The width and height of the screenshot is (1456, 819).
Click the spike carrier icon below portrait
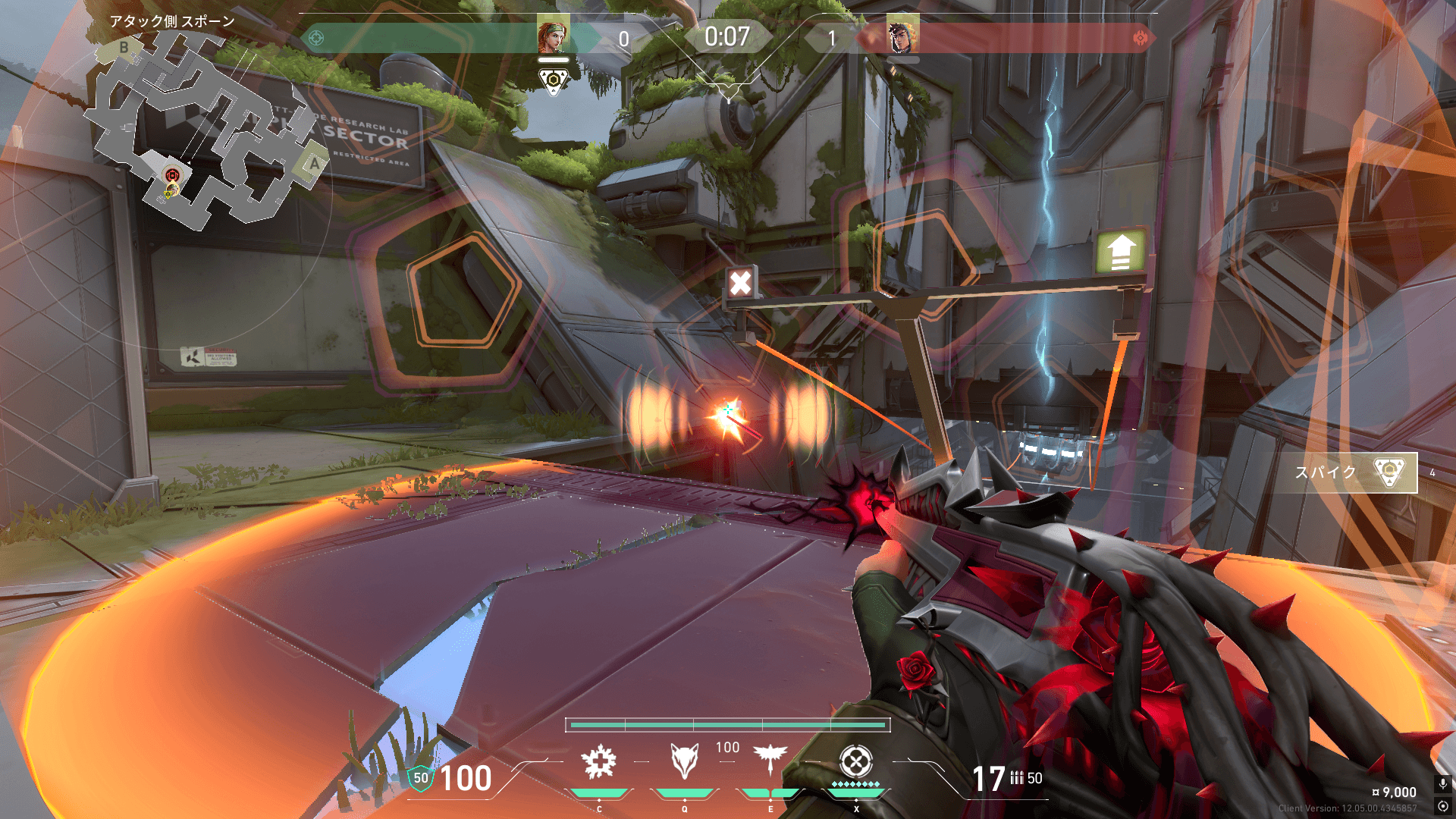click(554, 80)
